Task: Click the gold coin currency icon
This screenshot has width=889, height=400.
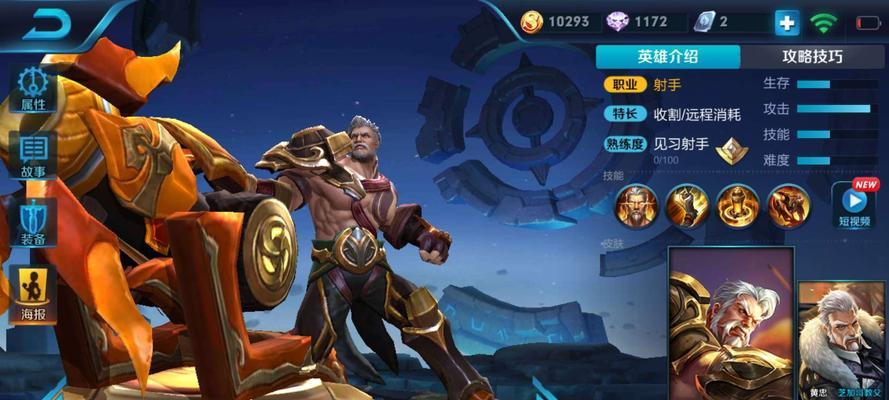Action: [532, 21]
